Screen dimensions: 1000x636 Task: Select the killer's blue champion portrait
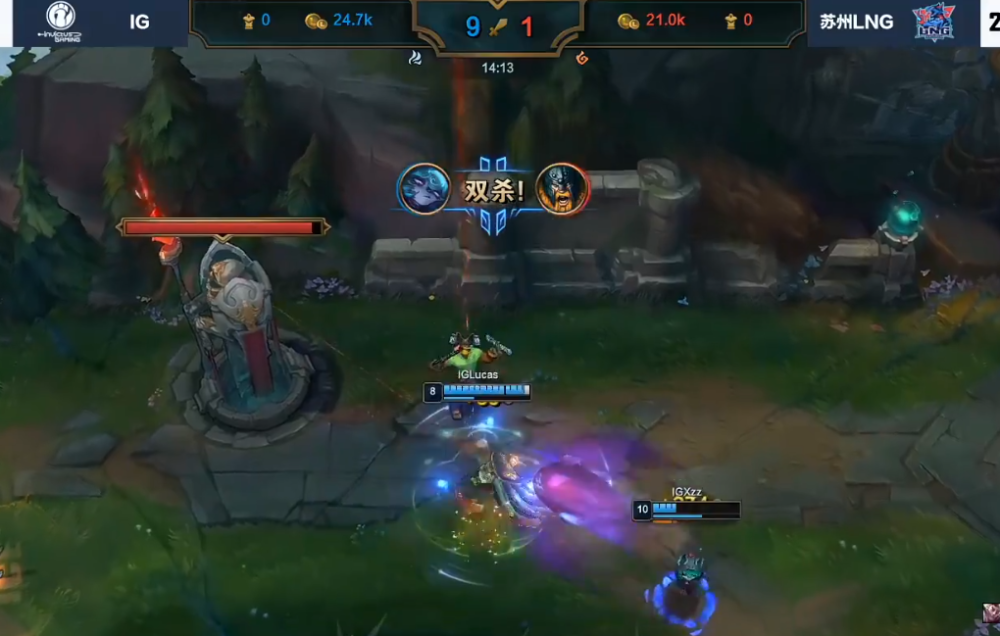424,188
